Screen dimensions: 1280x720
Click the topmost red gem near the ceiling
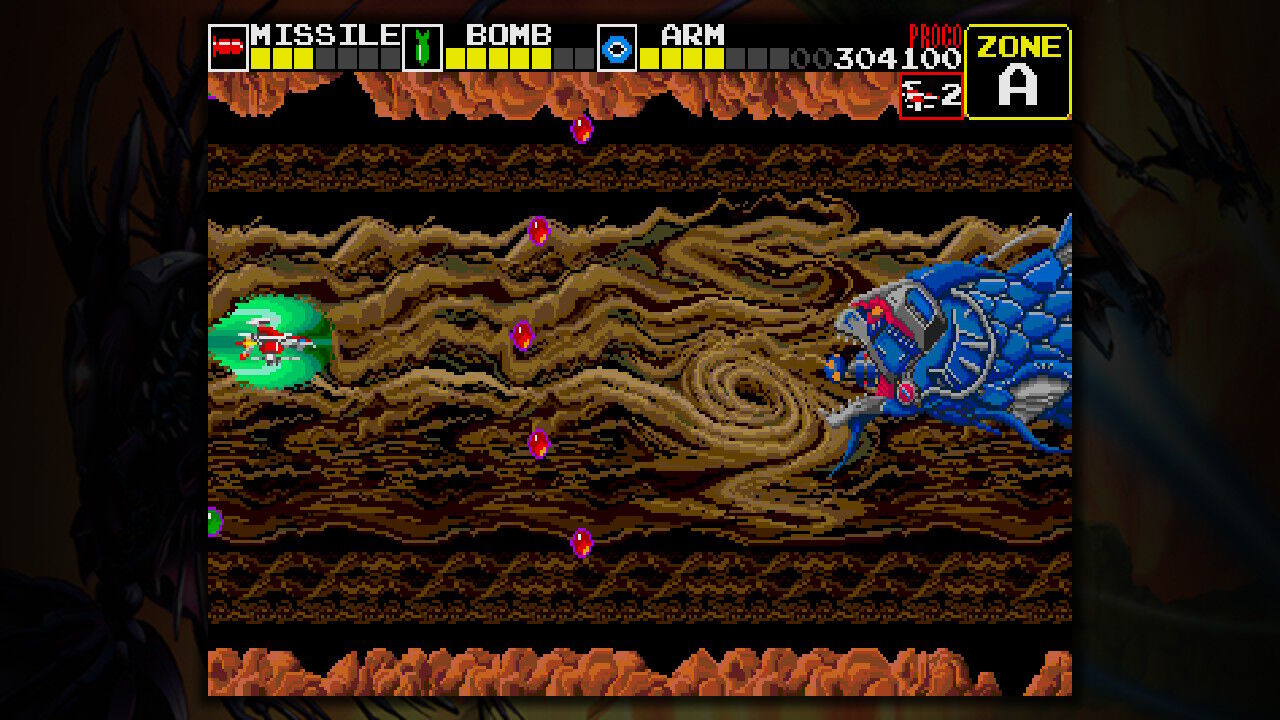(580, 128)
